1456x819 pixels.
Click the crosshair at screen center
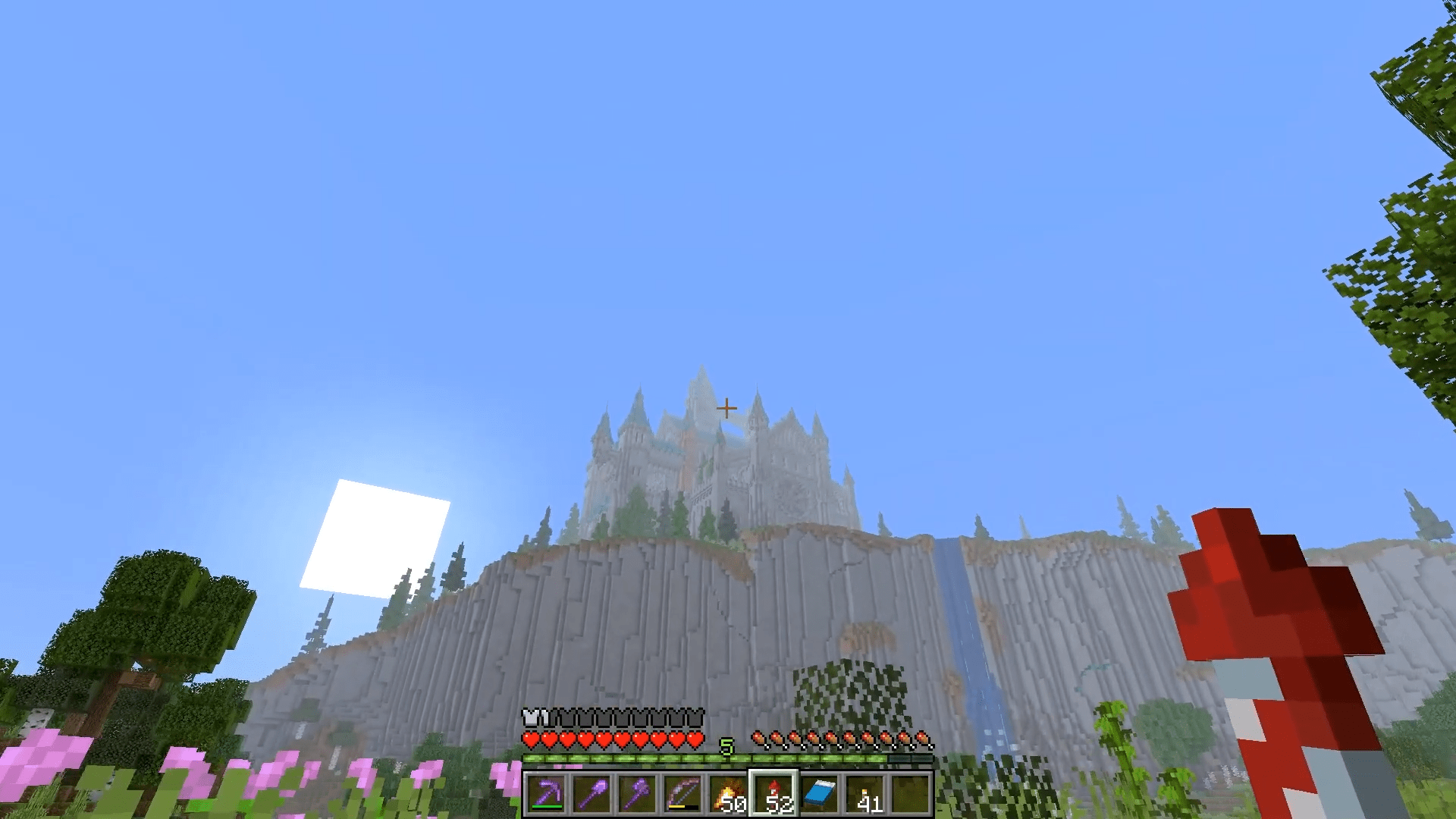pos(726,407)
